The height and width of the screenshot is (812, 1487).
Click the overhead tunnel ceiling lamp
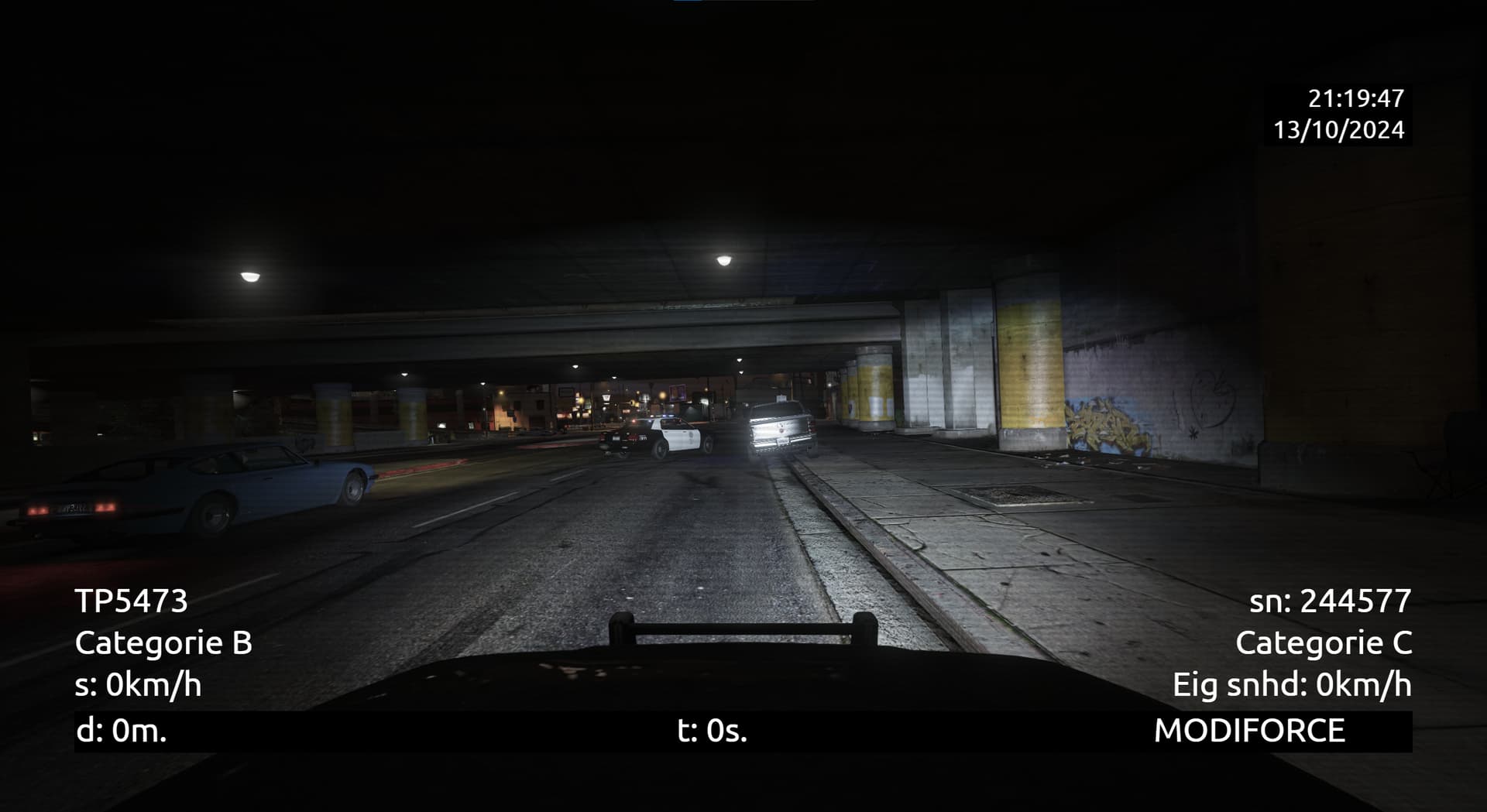click(723, 261)
